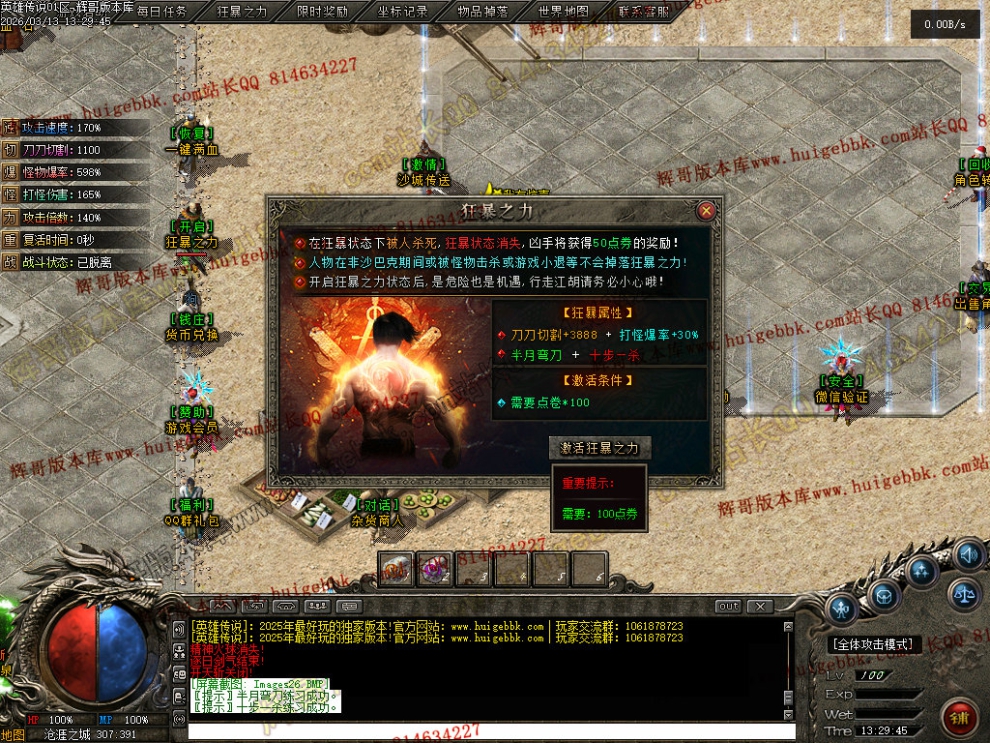This screenshot has height=743, width=990.
Task: Open the 联系客服 customer service menu
Action: pyautogui.click(x=644, y=12)
